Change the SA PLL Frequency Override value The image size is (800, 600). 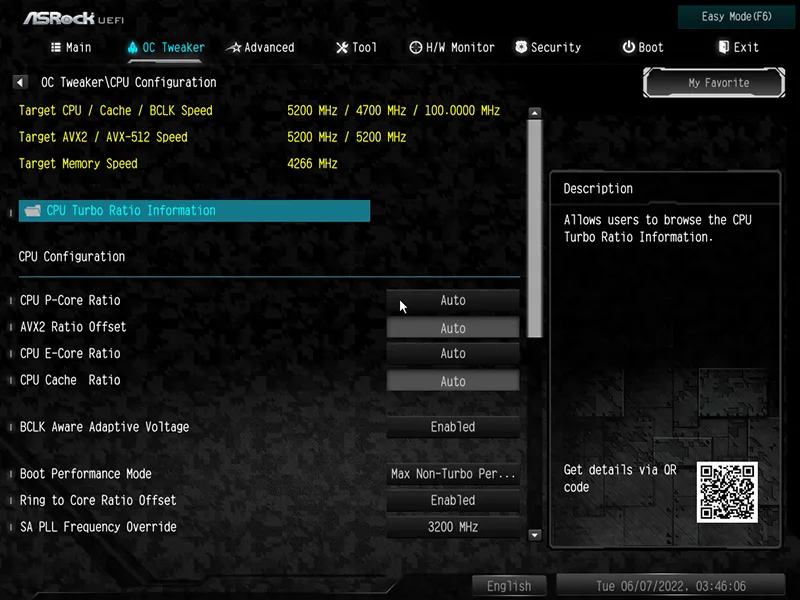point(453,527)
